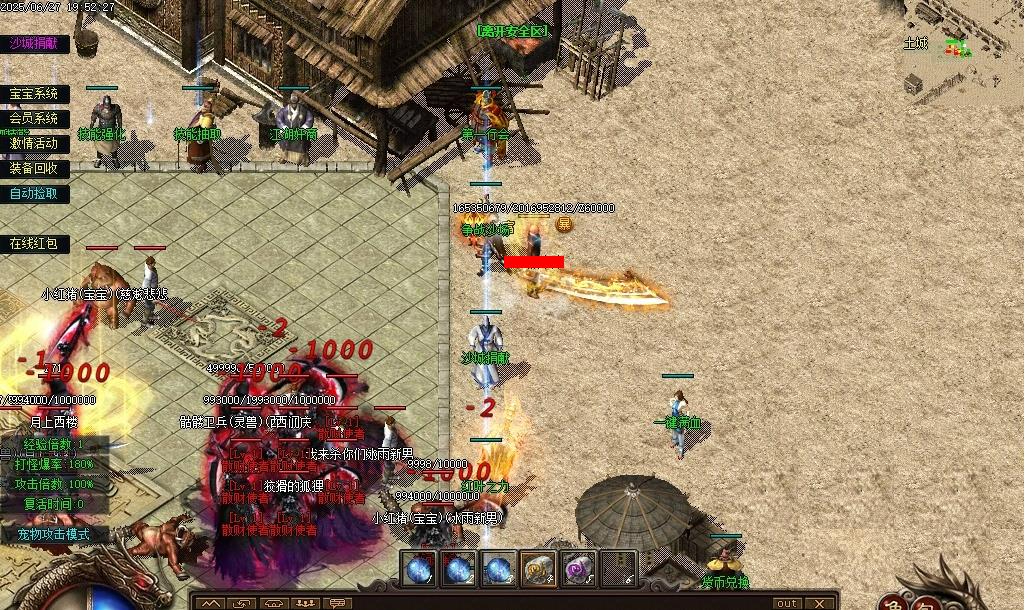The height and width of the screenshot is (610, 1030).
Task: Claim the 在线红包 online red packet
Action: (34, 243)
